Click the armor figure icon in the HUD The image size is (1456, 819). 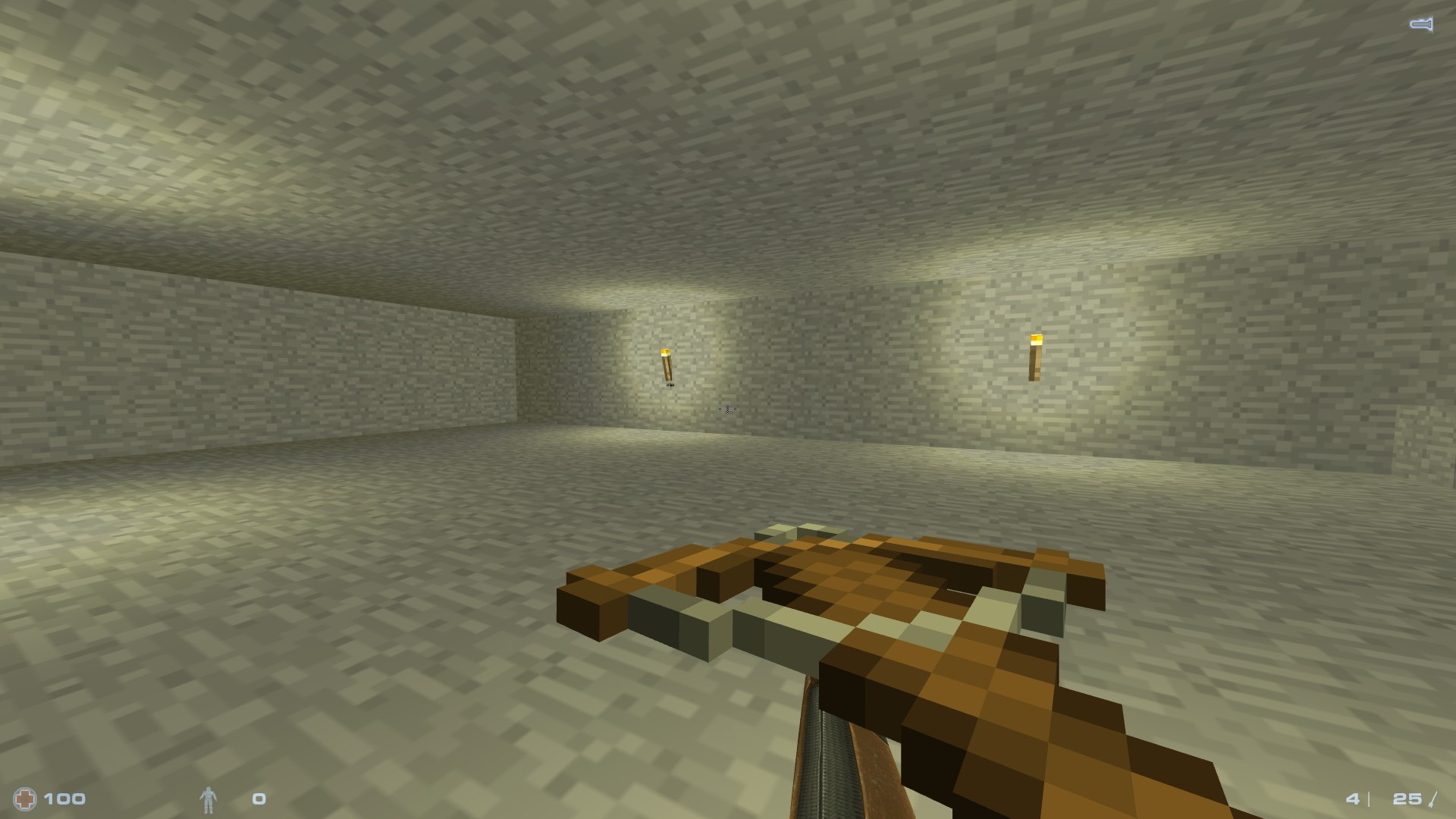210,798
